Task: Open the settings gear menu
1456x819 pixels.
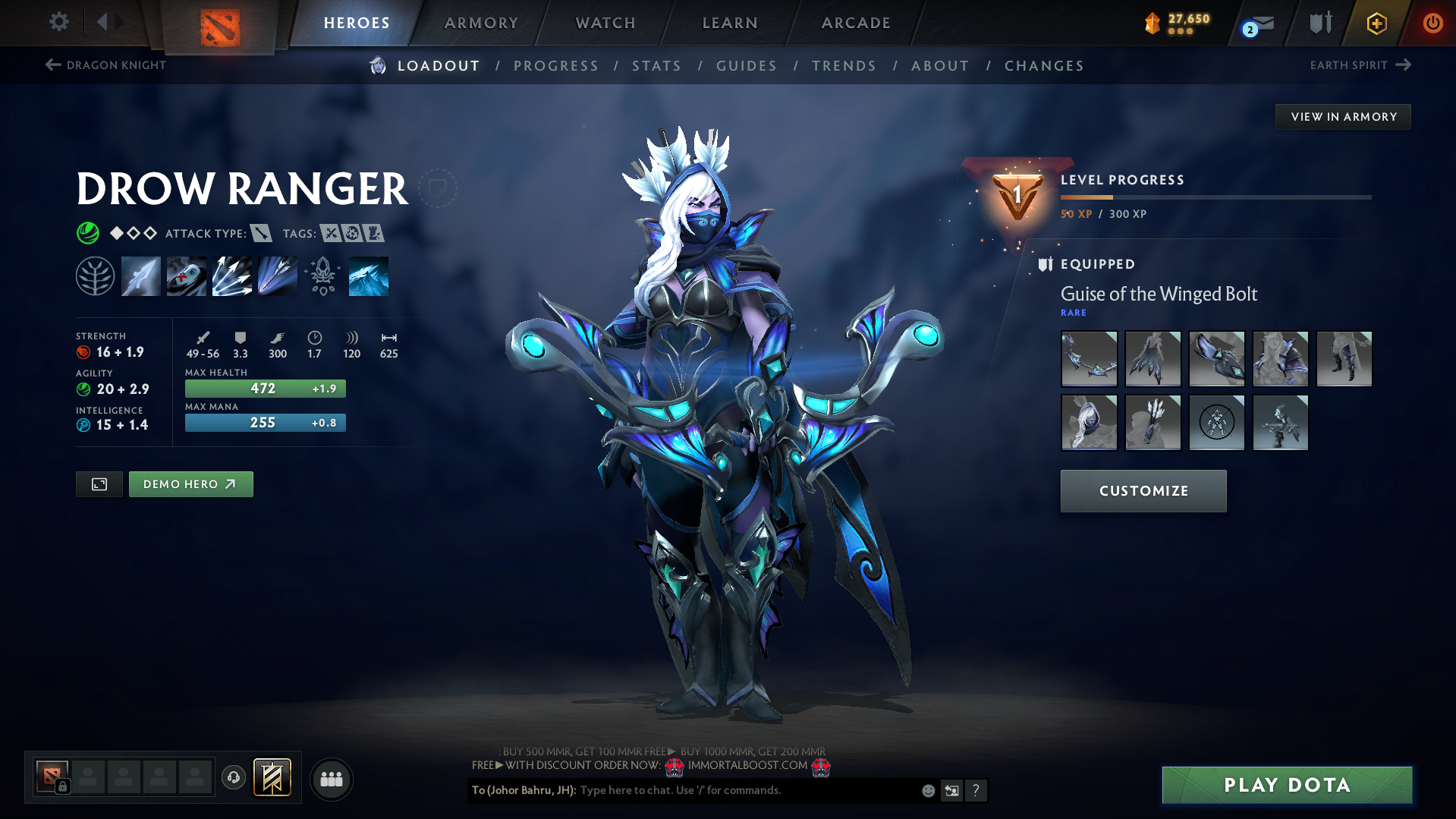Action: pos(59,22)
